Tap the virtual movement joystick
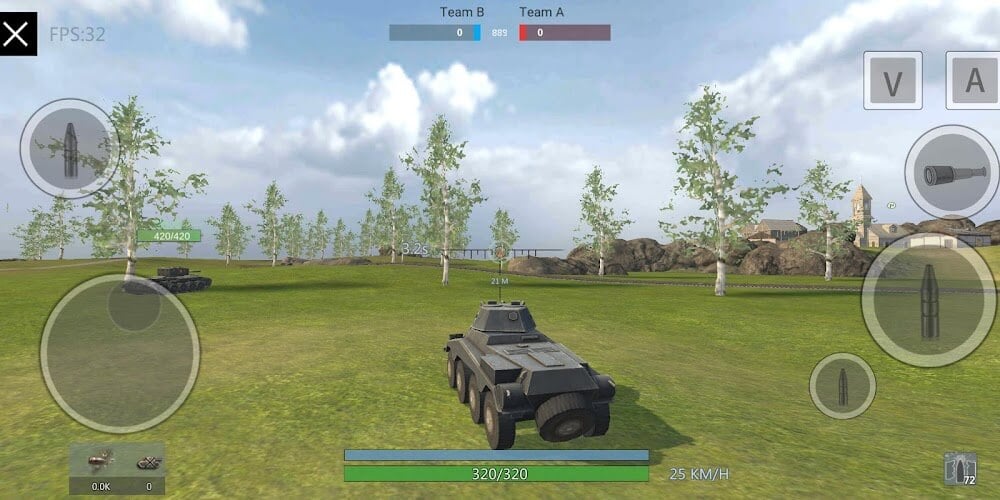 (120, 352)
